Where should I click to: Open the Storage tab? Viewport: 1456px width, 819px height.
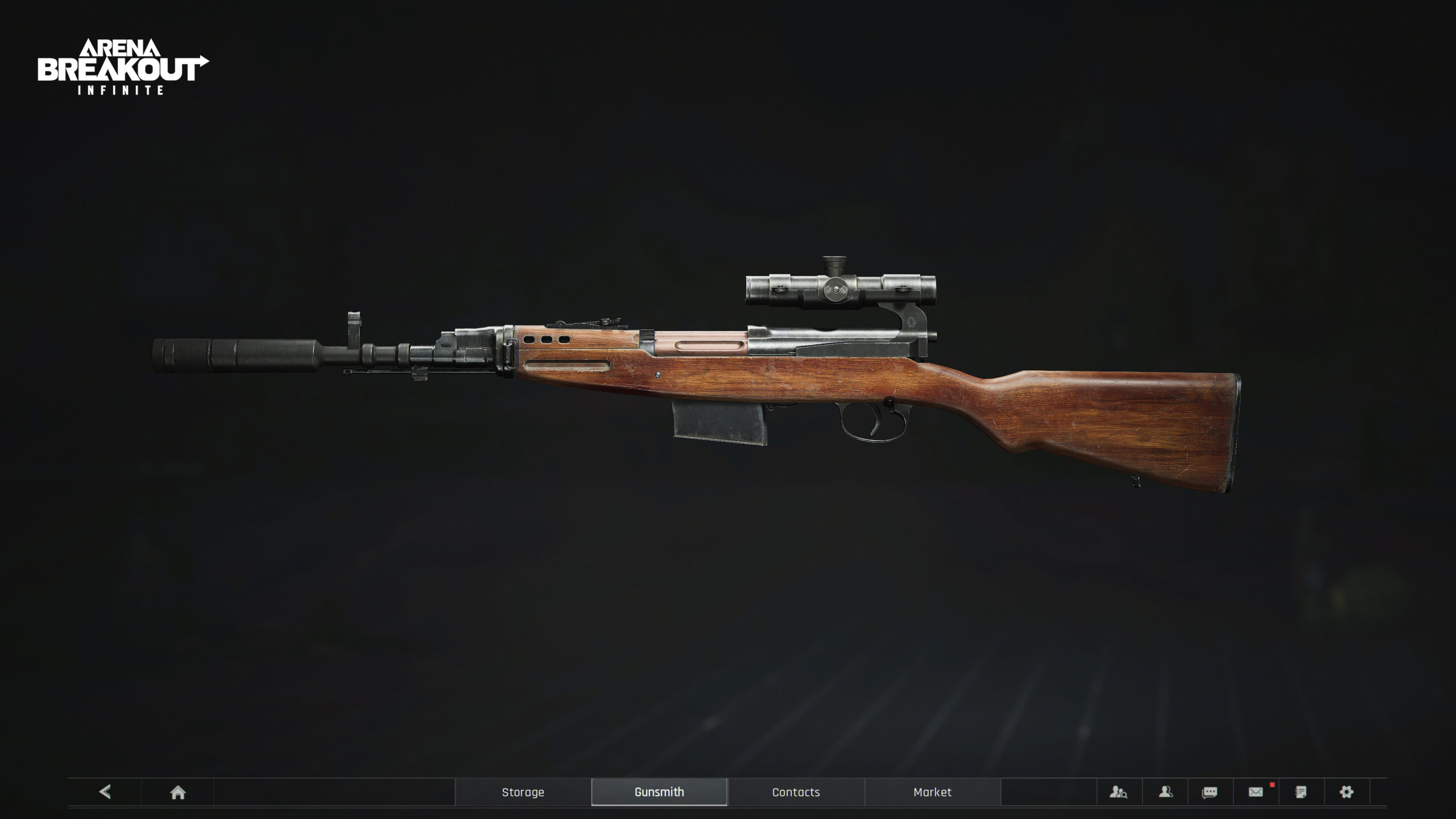coord(523,792)
